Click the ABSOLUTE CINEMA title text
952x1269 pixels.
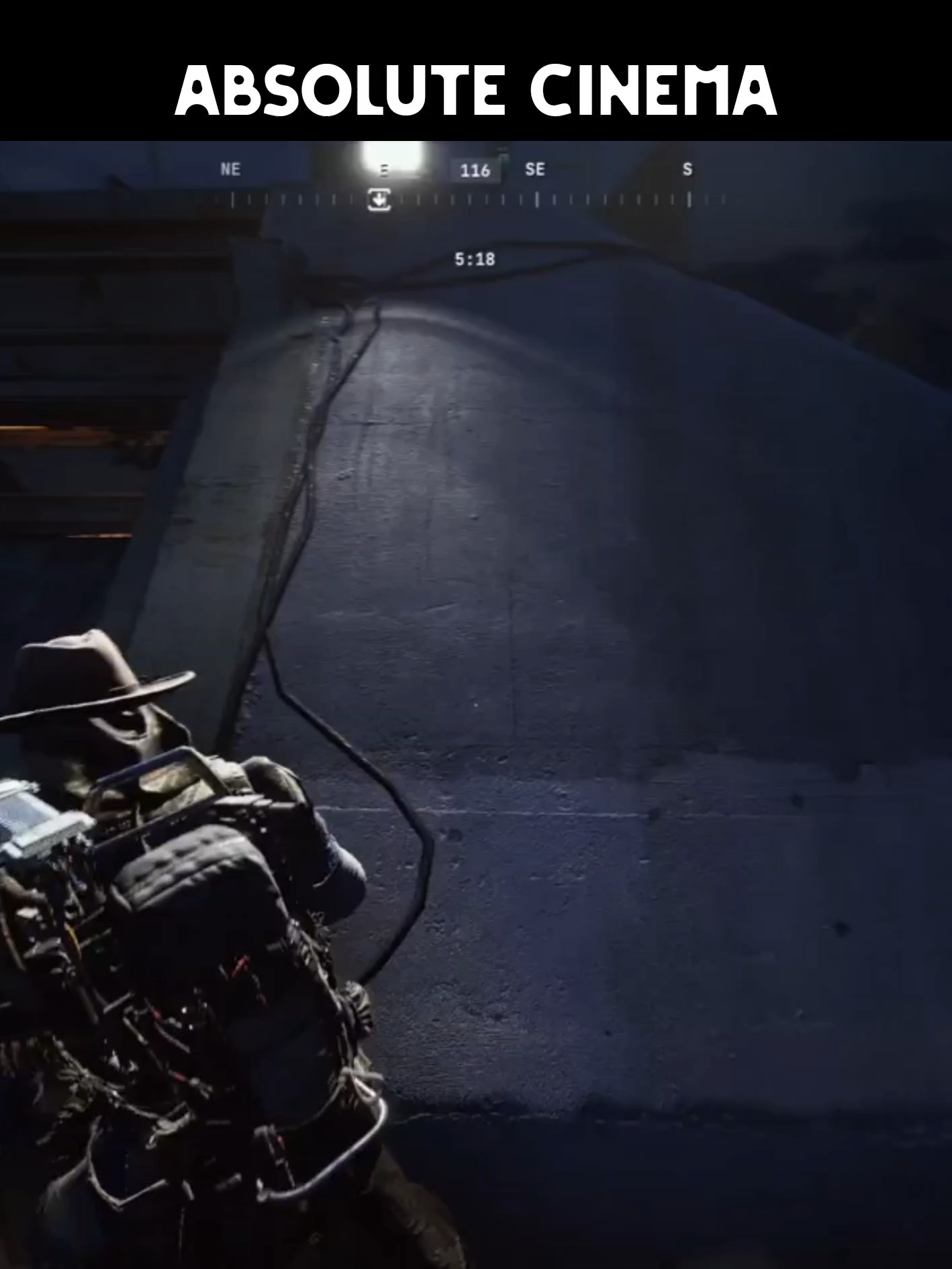pos(477,87)
